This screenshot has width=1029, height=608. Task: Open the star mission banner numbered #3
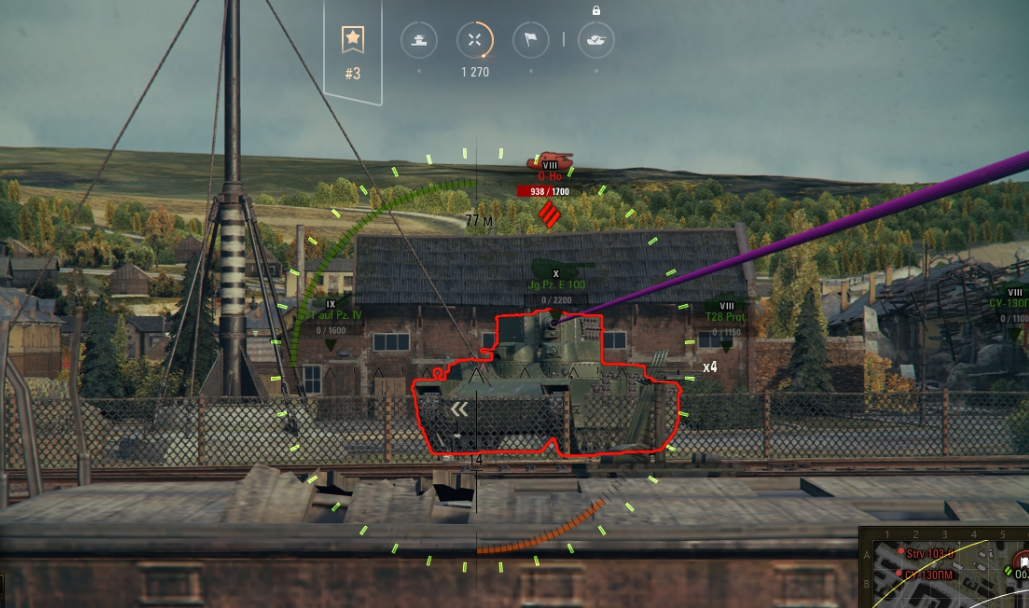pyautogui.click(x=352, y=50)
